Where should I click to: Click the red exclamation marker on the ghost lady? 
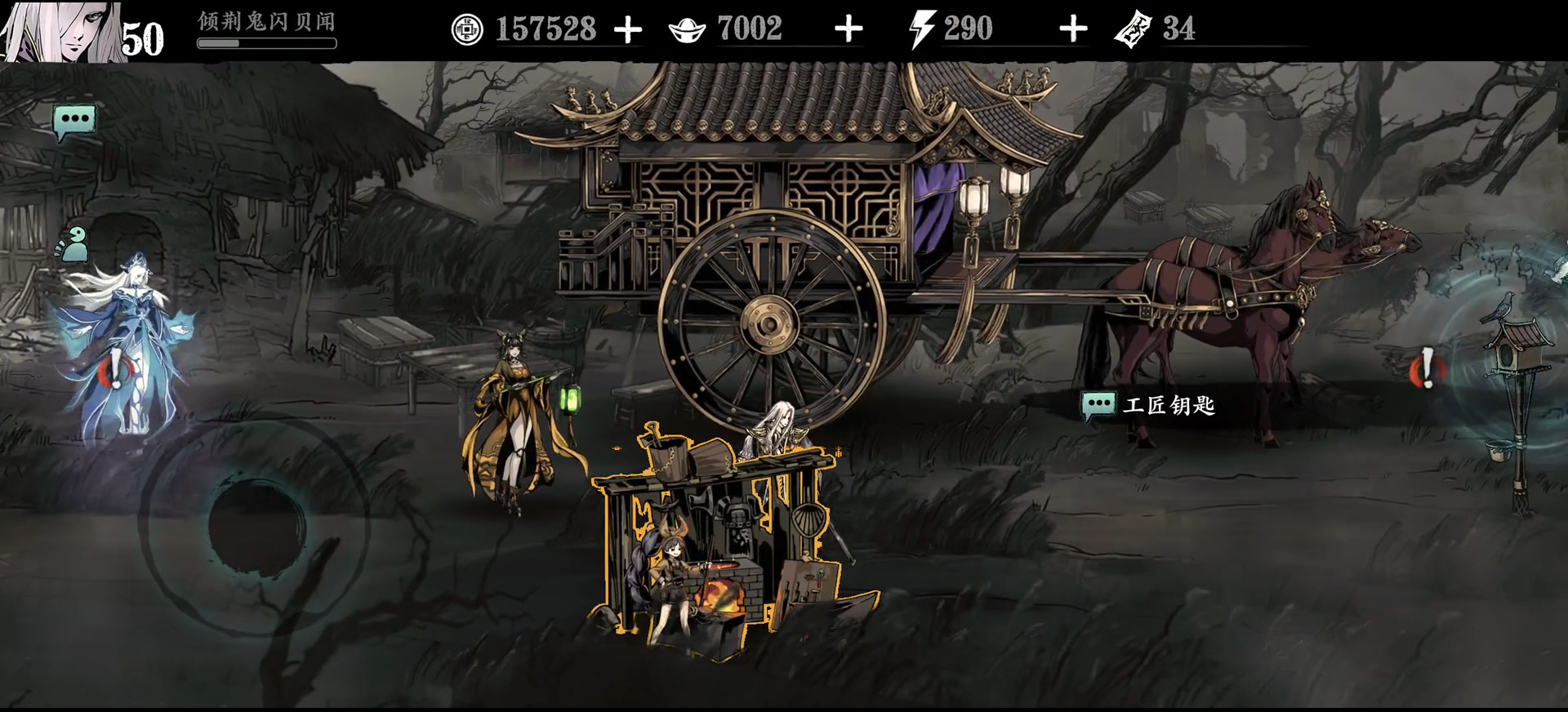(x=112, y=372)
